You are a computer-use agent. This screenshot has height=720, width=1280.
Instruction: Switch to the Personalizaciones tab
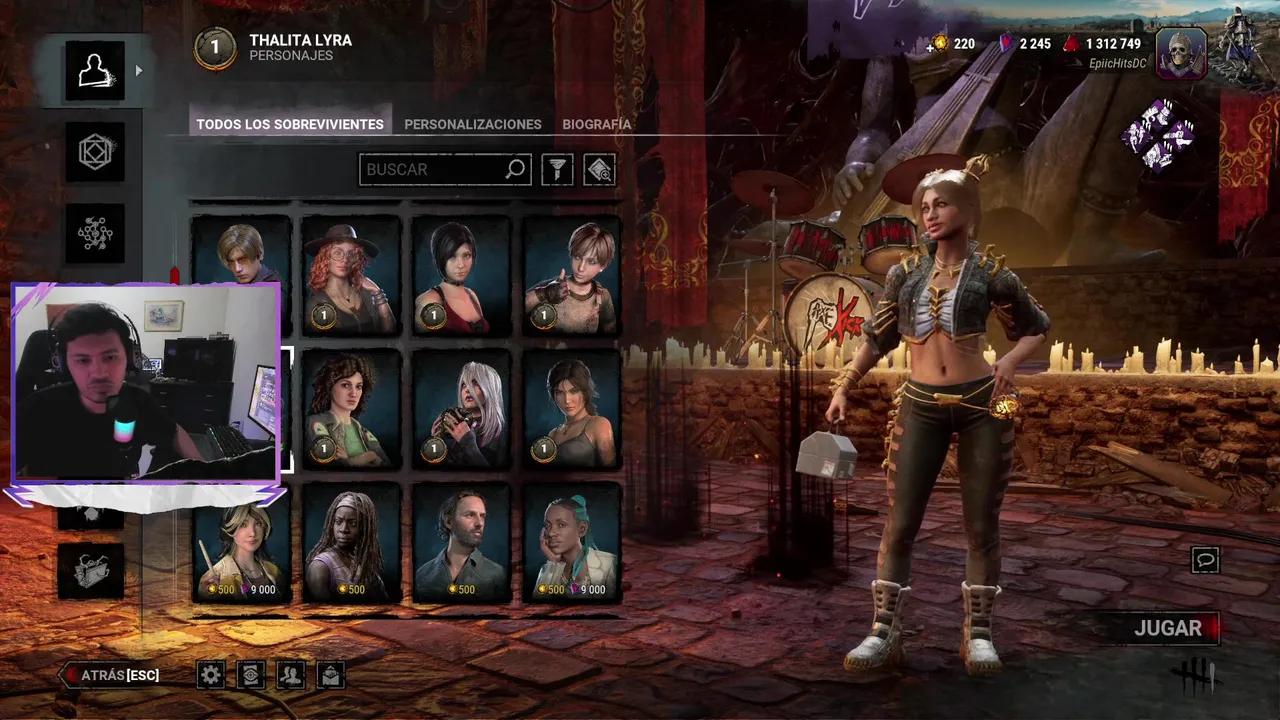click(472, 124)
